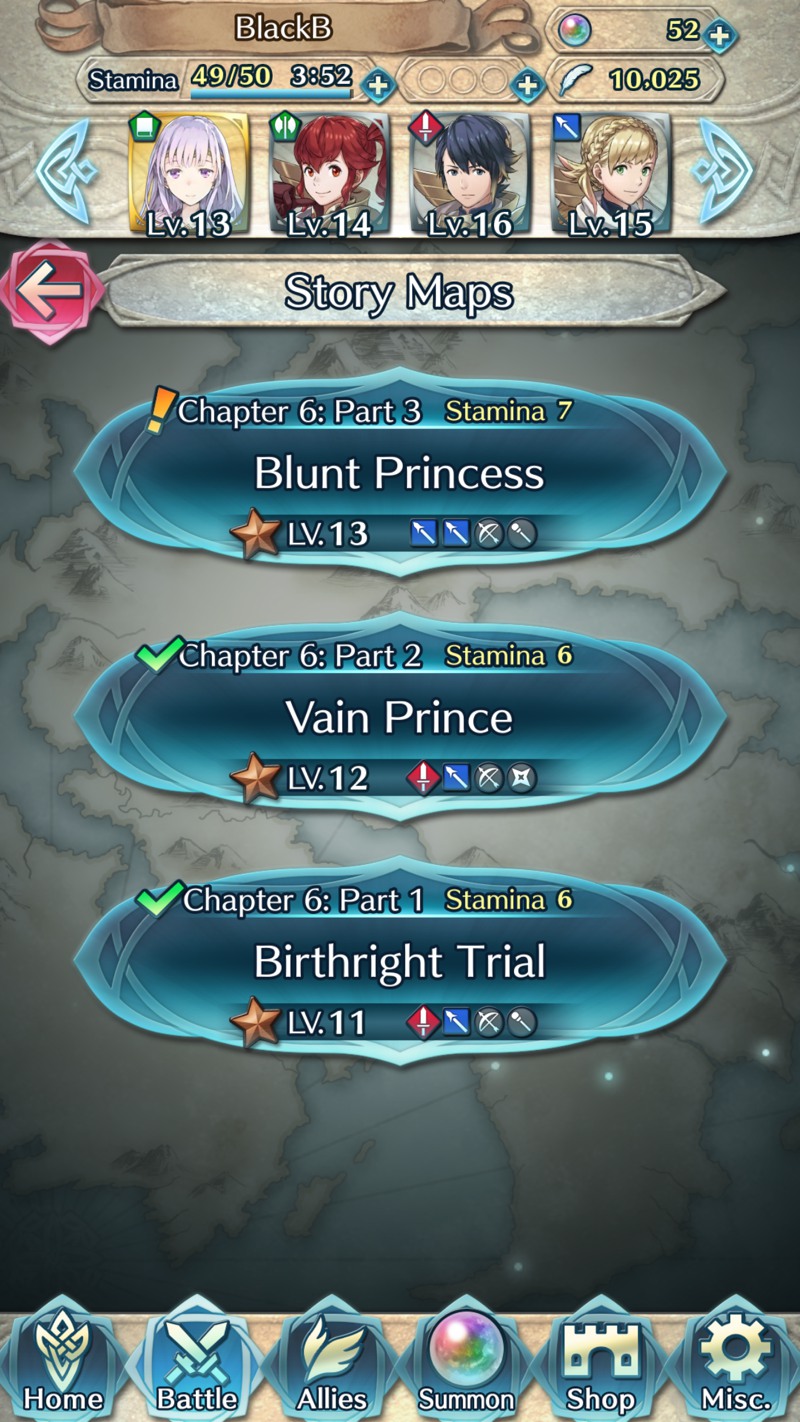
Task: Open the Home tab
Action: point(63,1366)
